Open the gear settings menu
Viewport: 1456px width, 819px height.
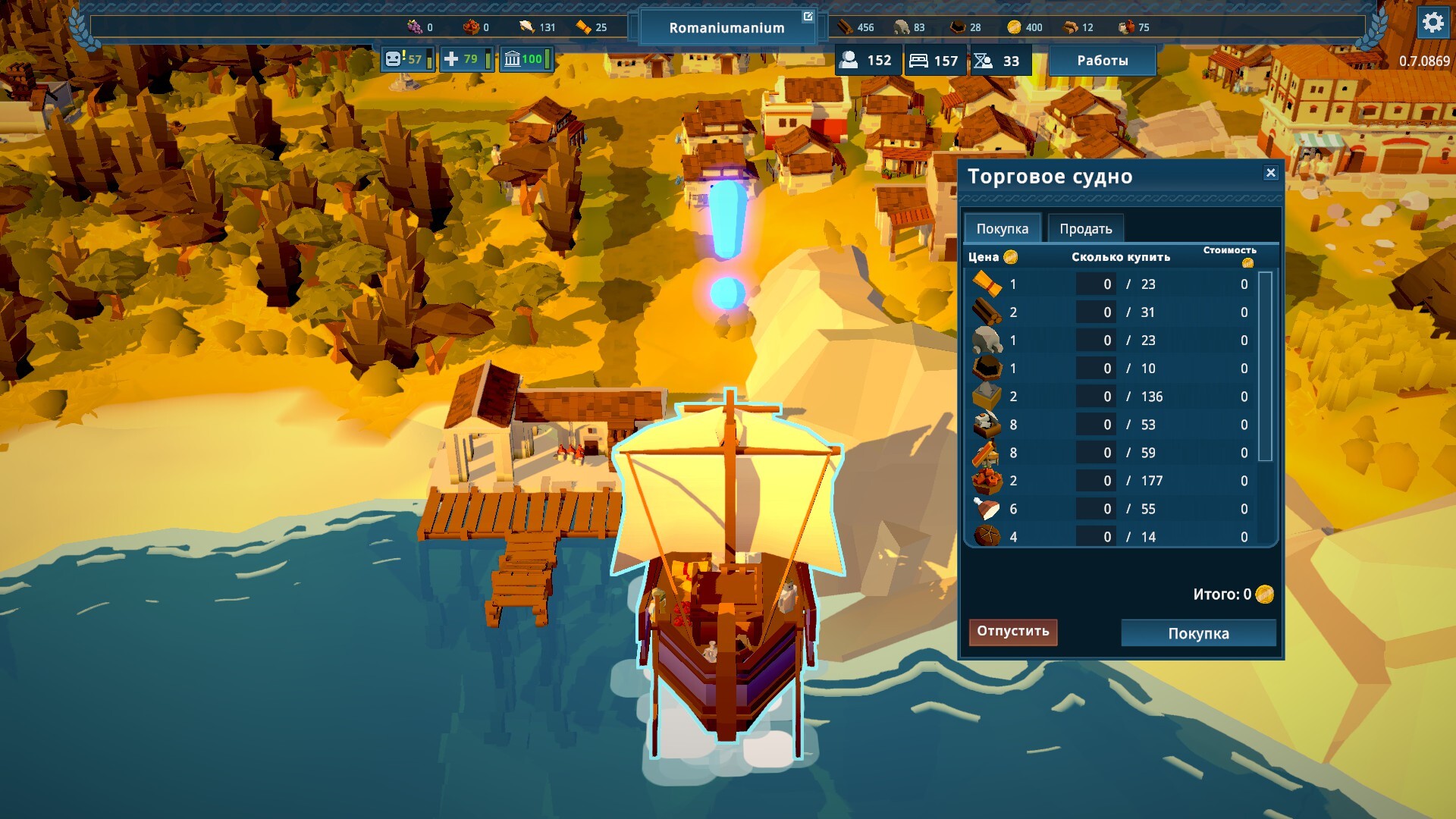(x=1432, y=23)
